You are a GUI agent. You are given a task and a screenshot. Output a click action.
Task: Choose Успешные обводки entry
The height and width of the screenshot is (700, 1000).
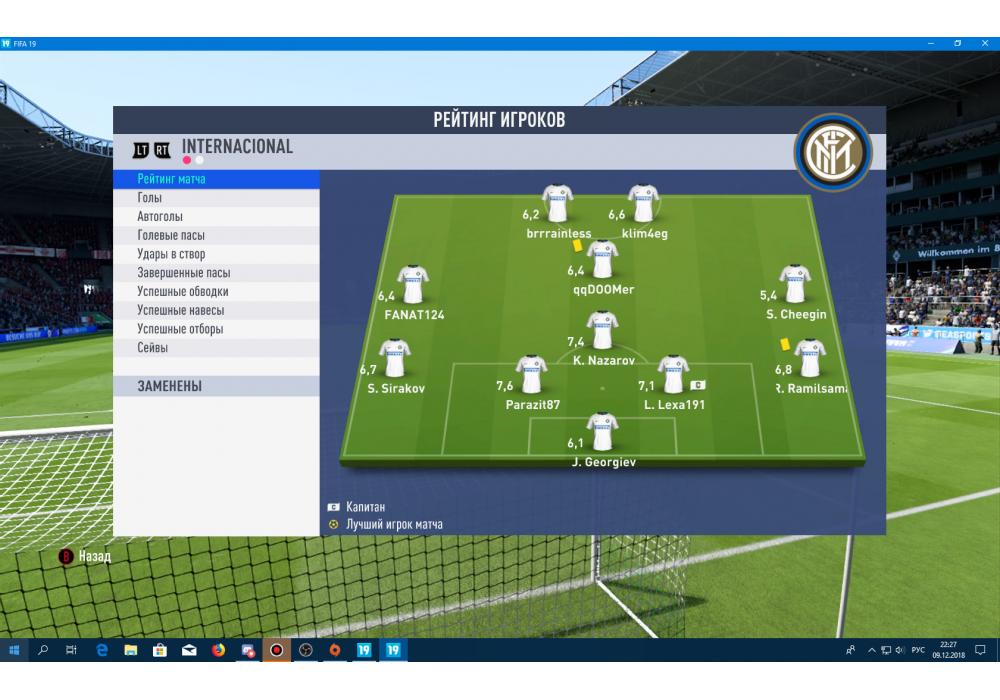click(x=183, y=292)
